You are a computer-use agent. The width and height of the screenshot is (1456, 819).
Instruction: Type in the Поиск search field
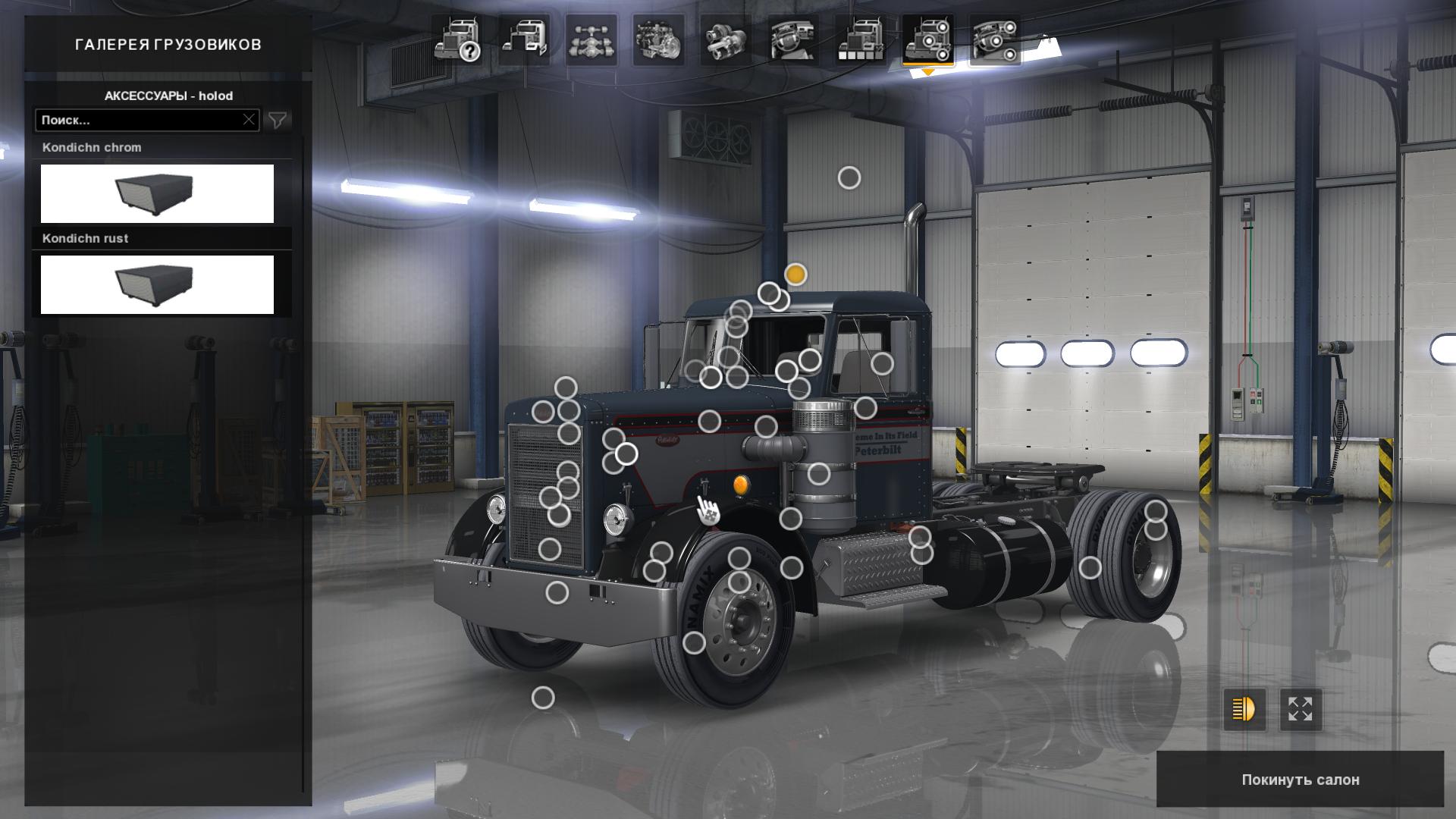point(140,120)
